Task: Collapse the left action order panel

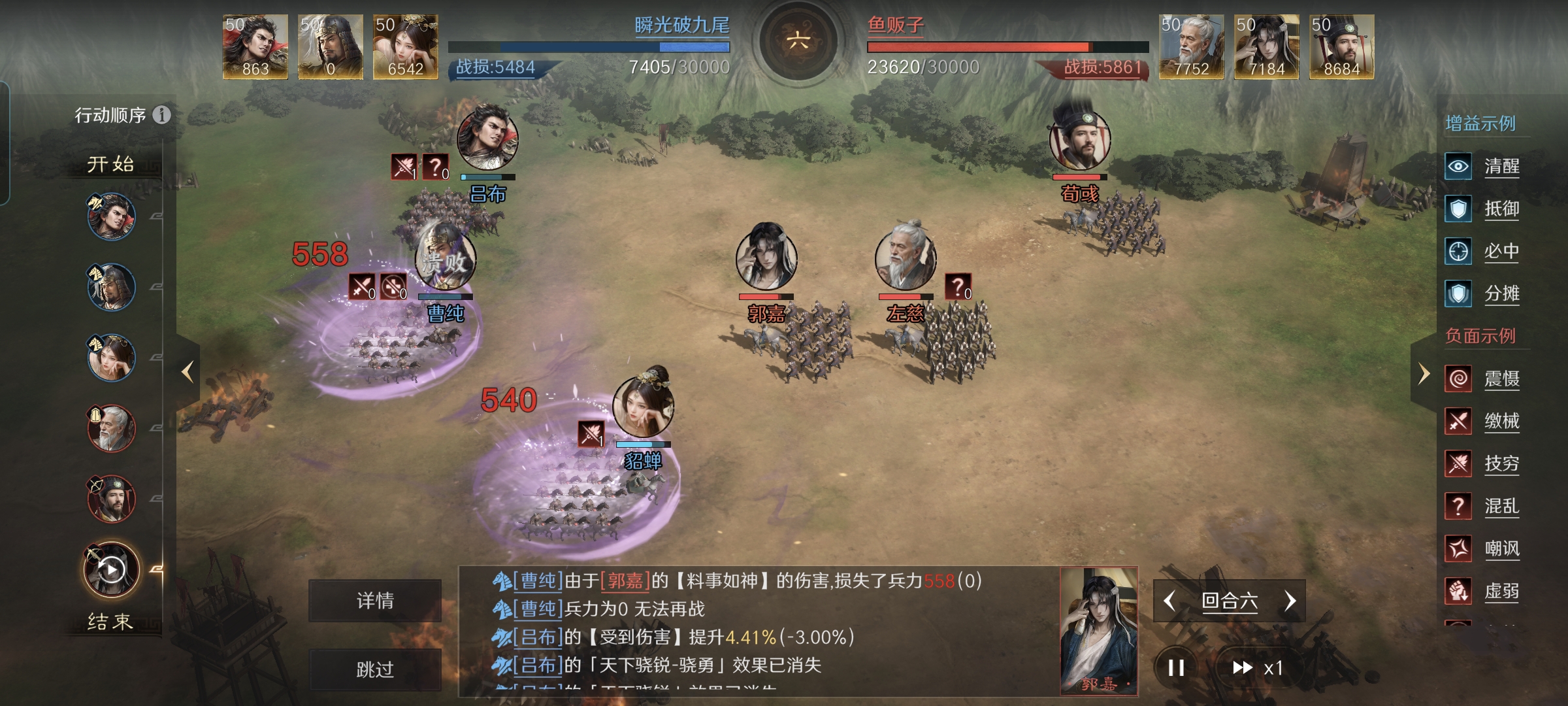Action: coord(187,371)
